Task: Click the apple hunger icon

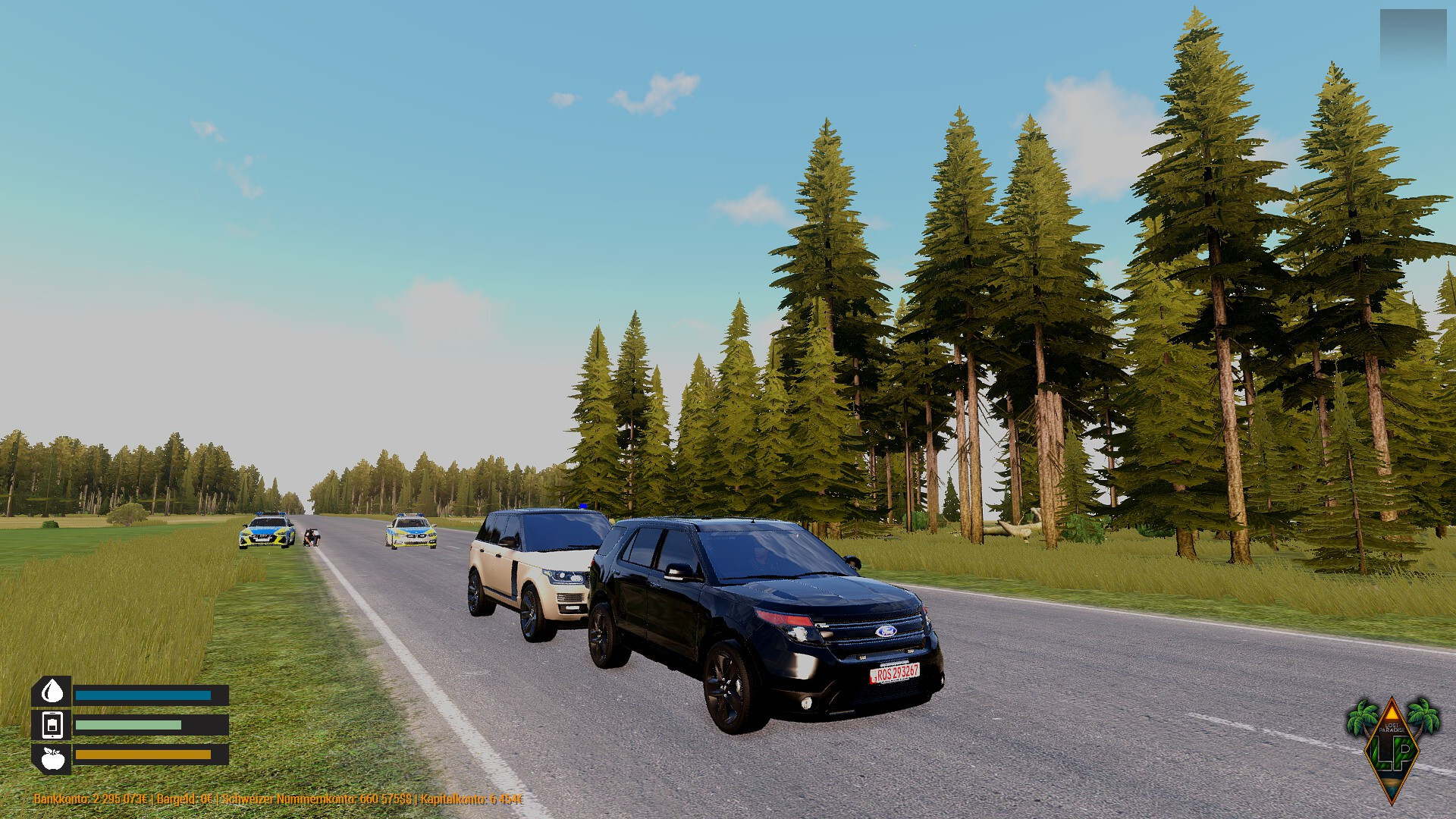Action: pyautogui.click(x=52, y=758)
